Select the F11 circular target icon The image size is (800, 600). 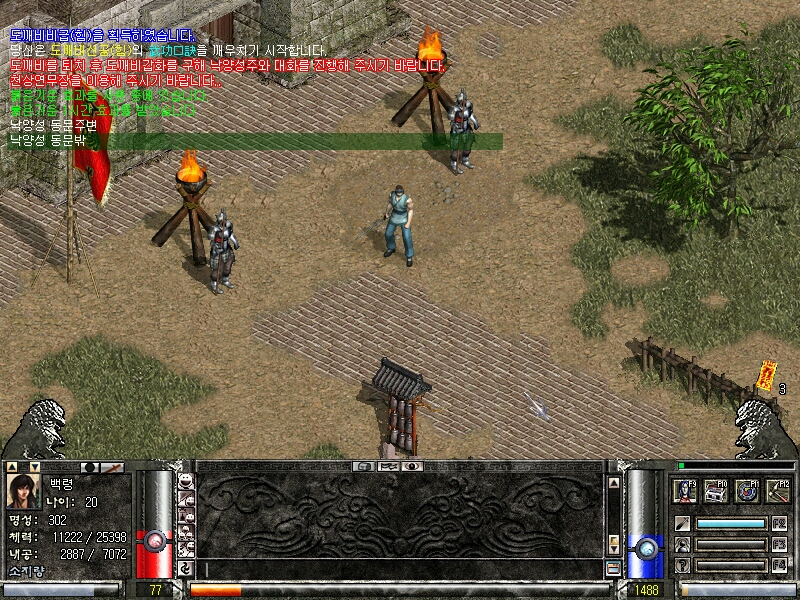pyautogui.click(x=746, y=490)
